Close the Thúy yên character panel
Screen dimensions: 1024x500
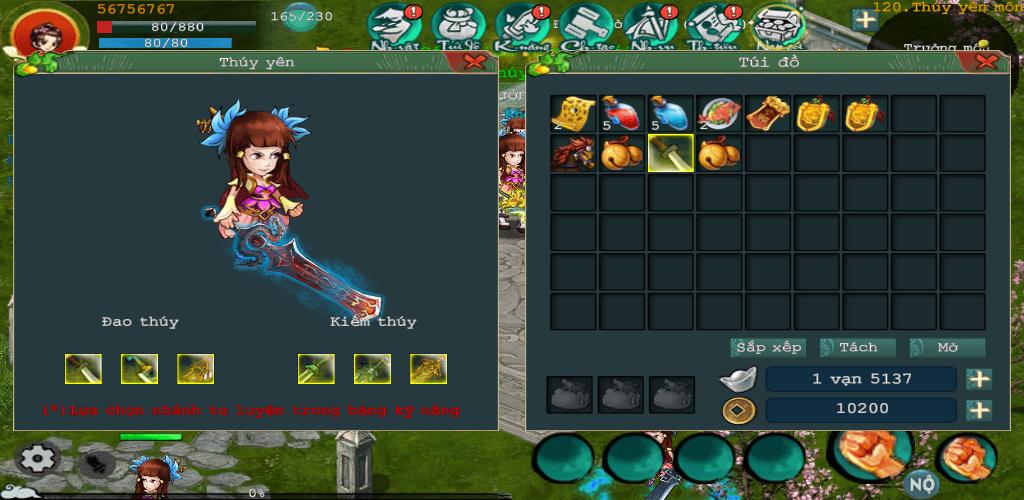pos(475,61)
